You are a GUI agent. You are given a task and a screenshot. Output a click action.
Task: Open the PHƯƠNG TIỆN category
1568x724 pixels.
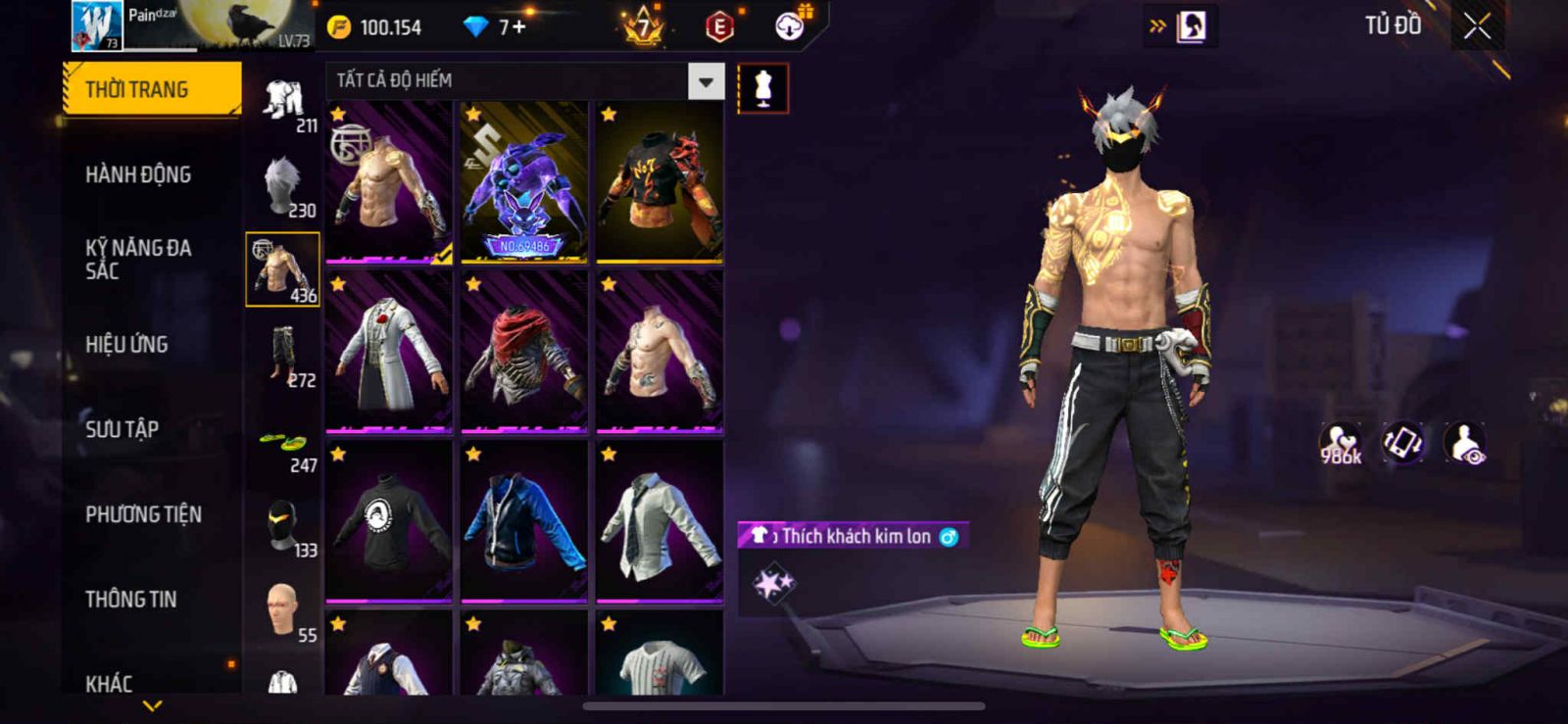click(x=143, y=514)
